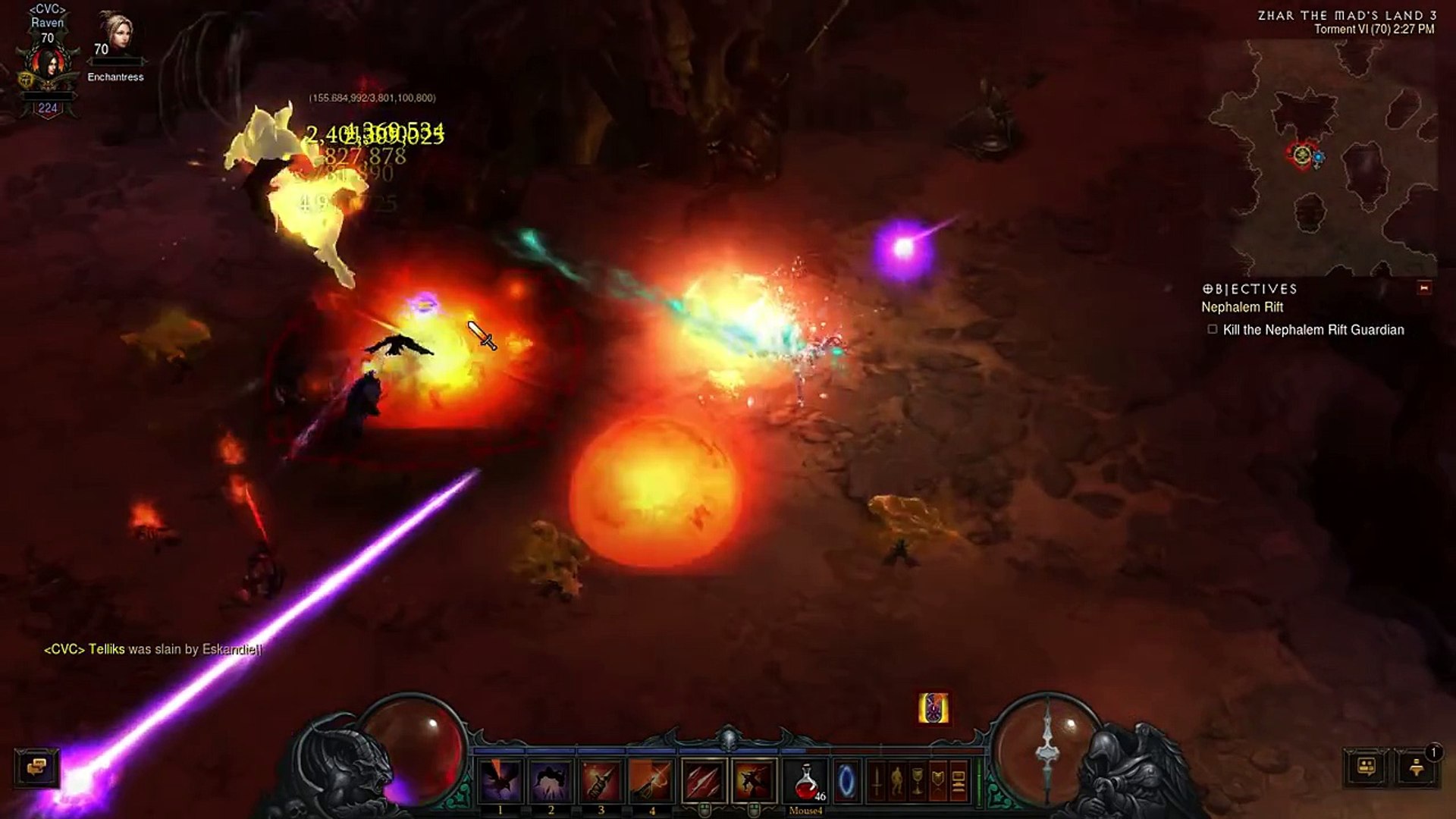Drink the red health potion

(x=806, y=781)
